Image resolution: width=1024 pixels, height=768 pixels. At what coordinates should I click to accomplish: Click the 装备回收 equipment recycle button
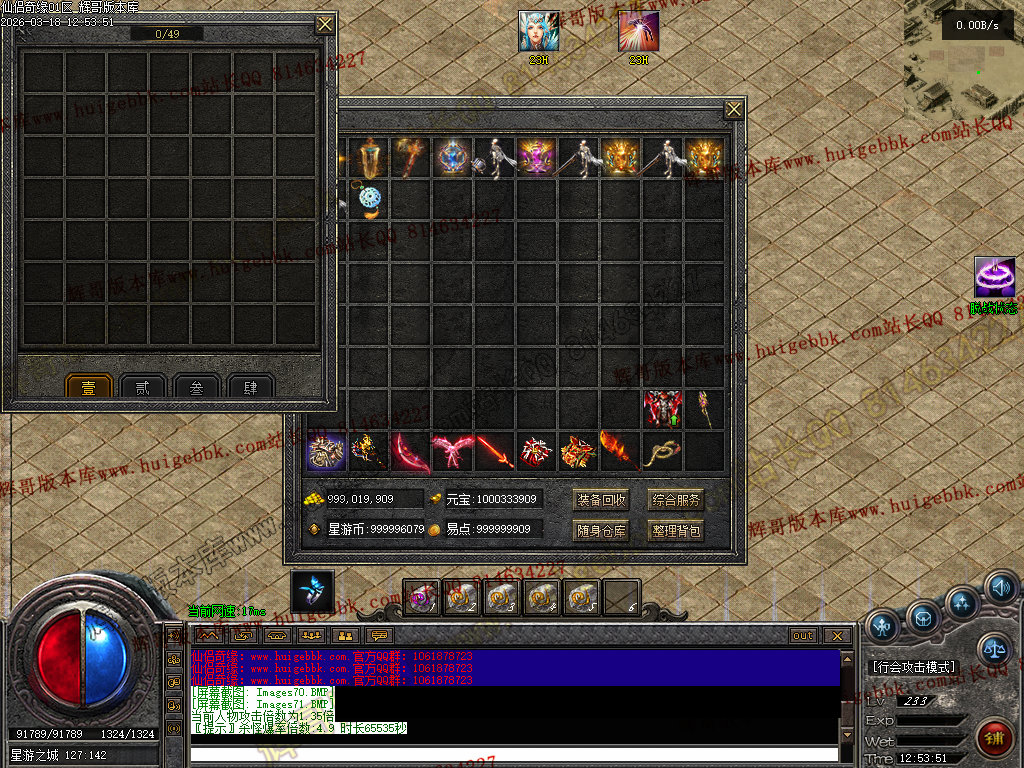tap(602, 499)
